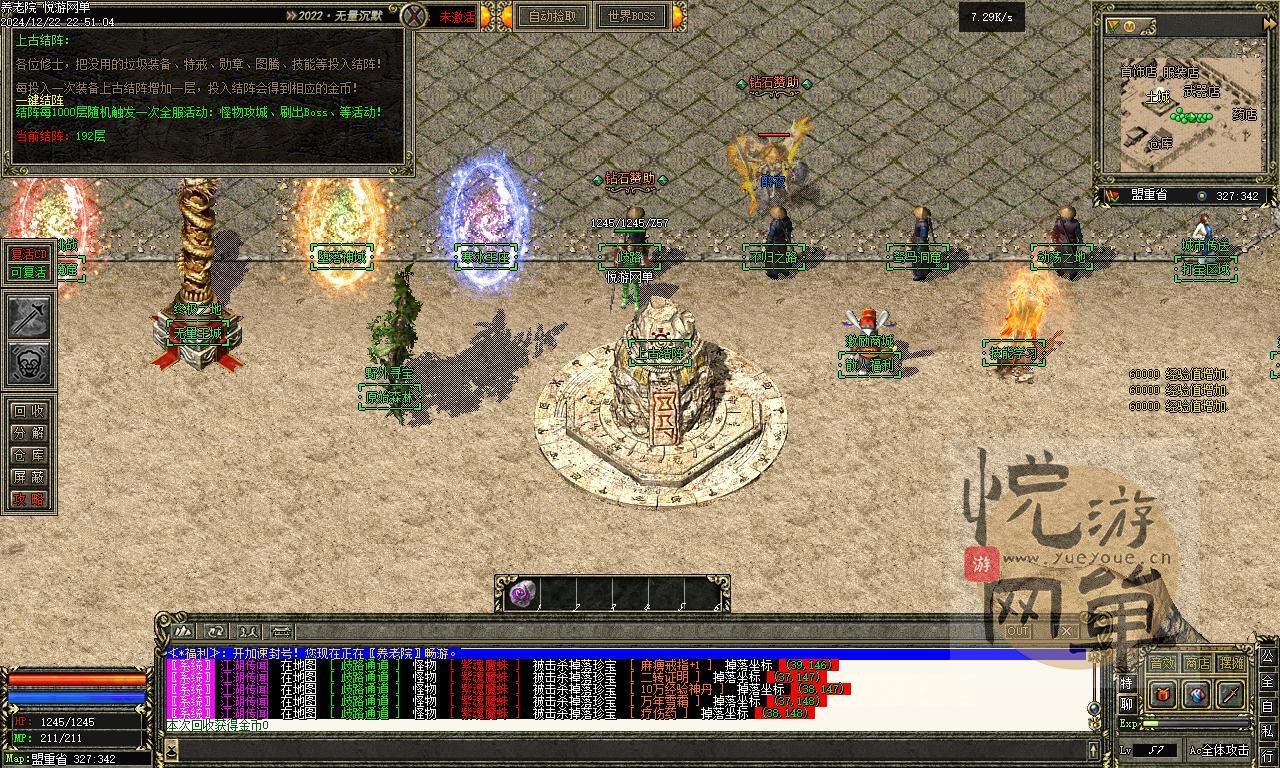Open the blue armor equipment icon
The height and width of the screenshot is (768, 1280).
tap(1197, 694)
